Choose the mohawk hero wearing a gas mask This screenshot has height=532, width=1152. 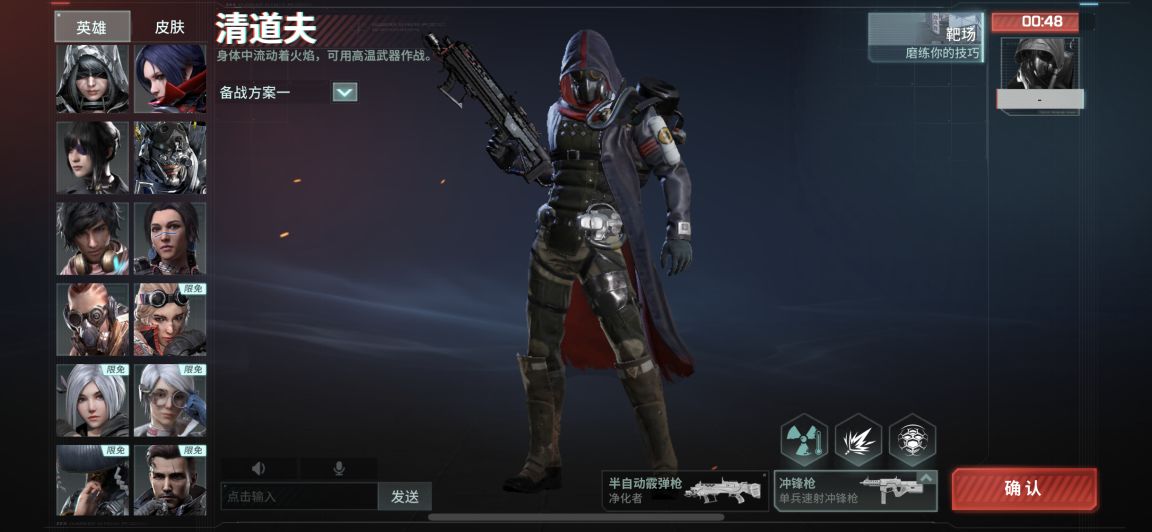click(x=92, y=319)
